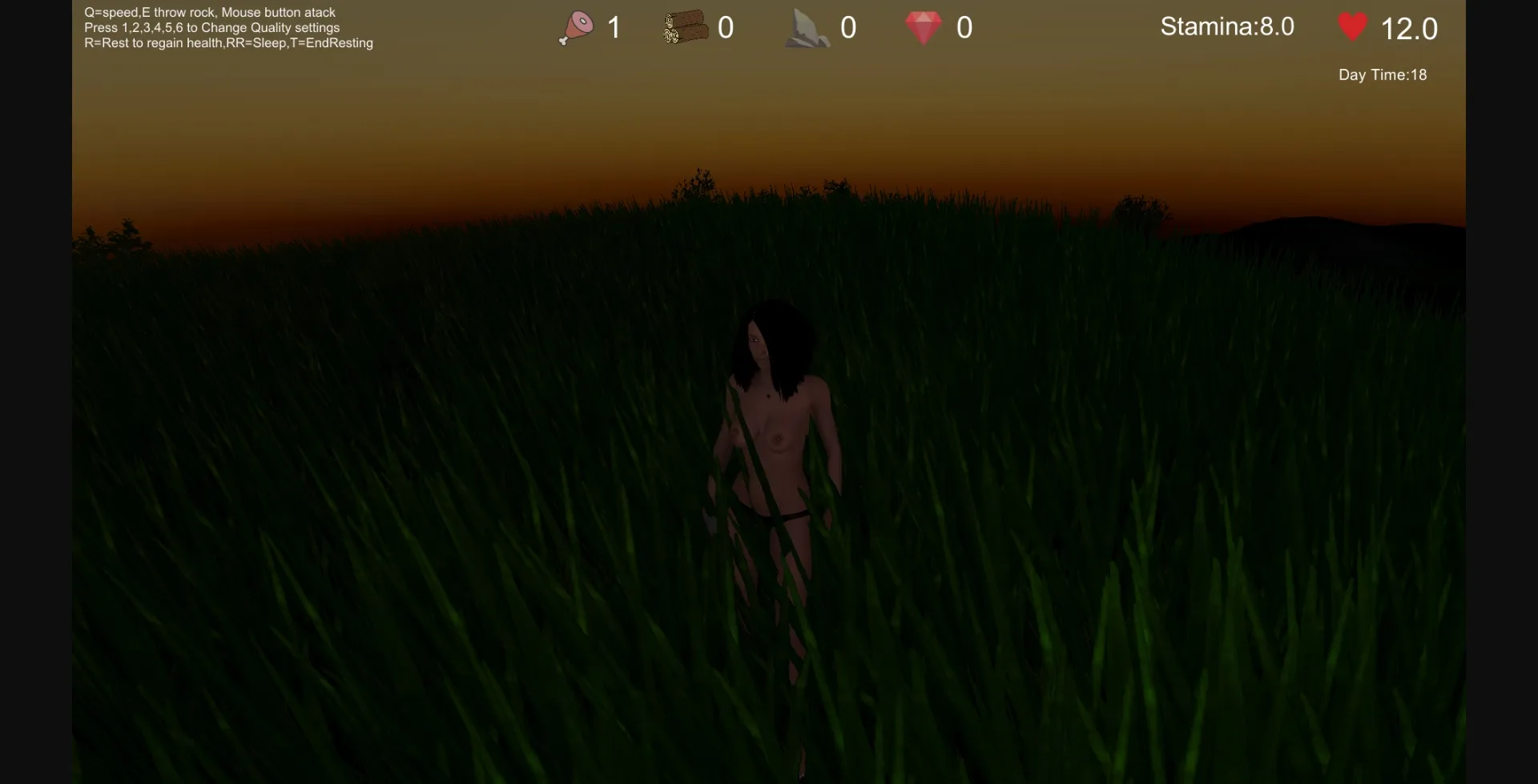Click the player character model
The width and height of the screenshot is (1538, 784).
click(x=773, y=448)
